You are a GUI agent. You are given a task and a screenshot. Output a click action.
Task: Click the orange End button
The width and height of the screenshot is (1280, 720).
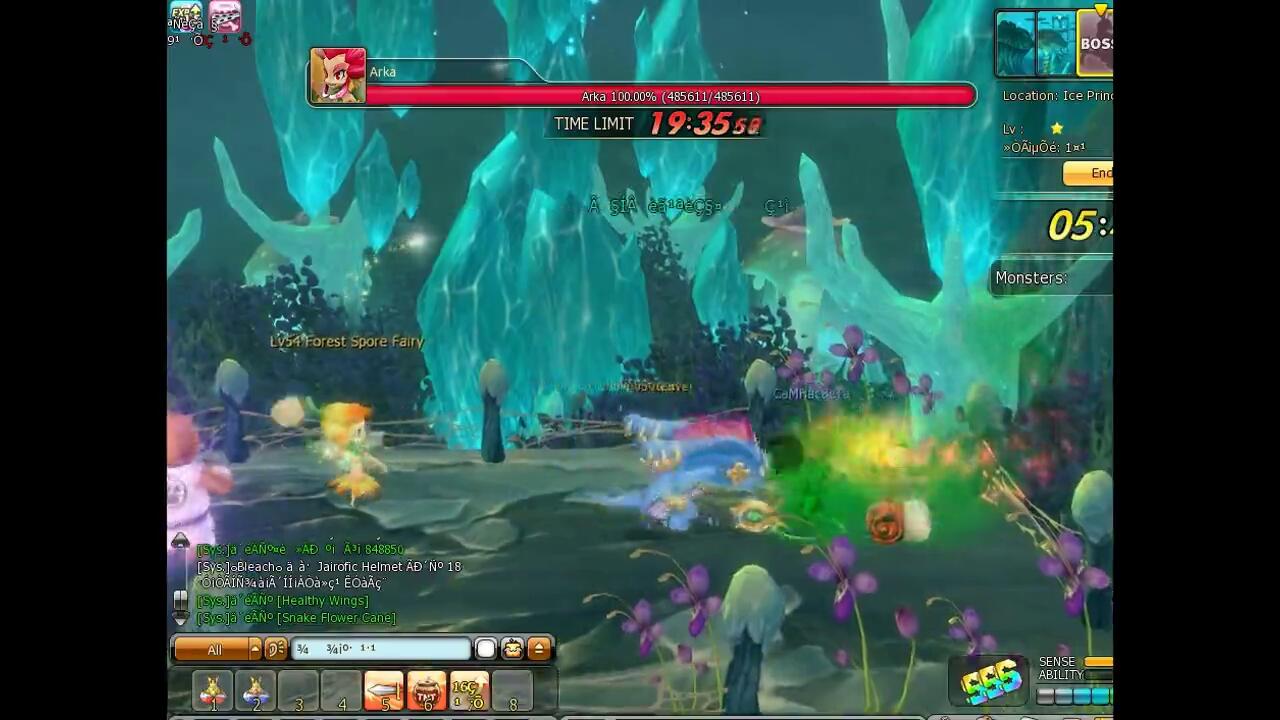pos(1090,173)
